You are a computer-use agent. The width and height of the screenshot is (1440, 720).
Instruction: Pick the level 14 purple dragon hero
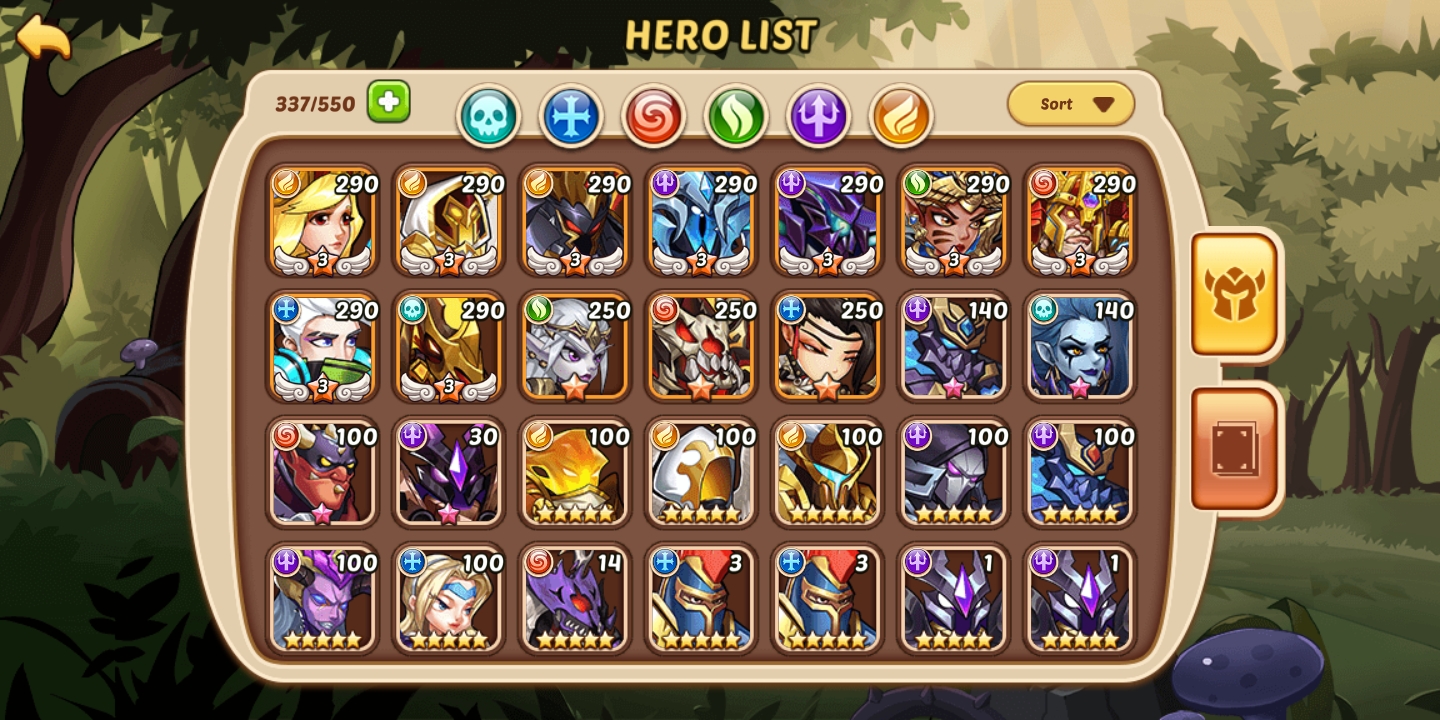[x=574, y=600]
